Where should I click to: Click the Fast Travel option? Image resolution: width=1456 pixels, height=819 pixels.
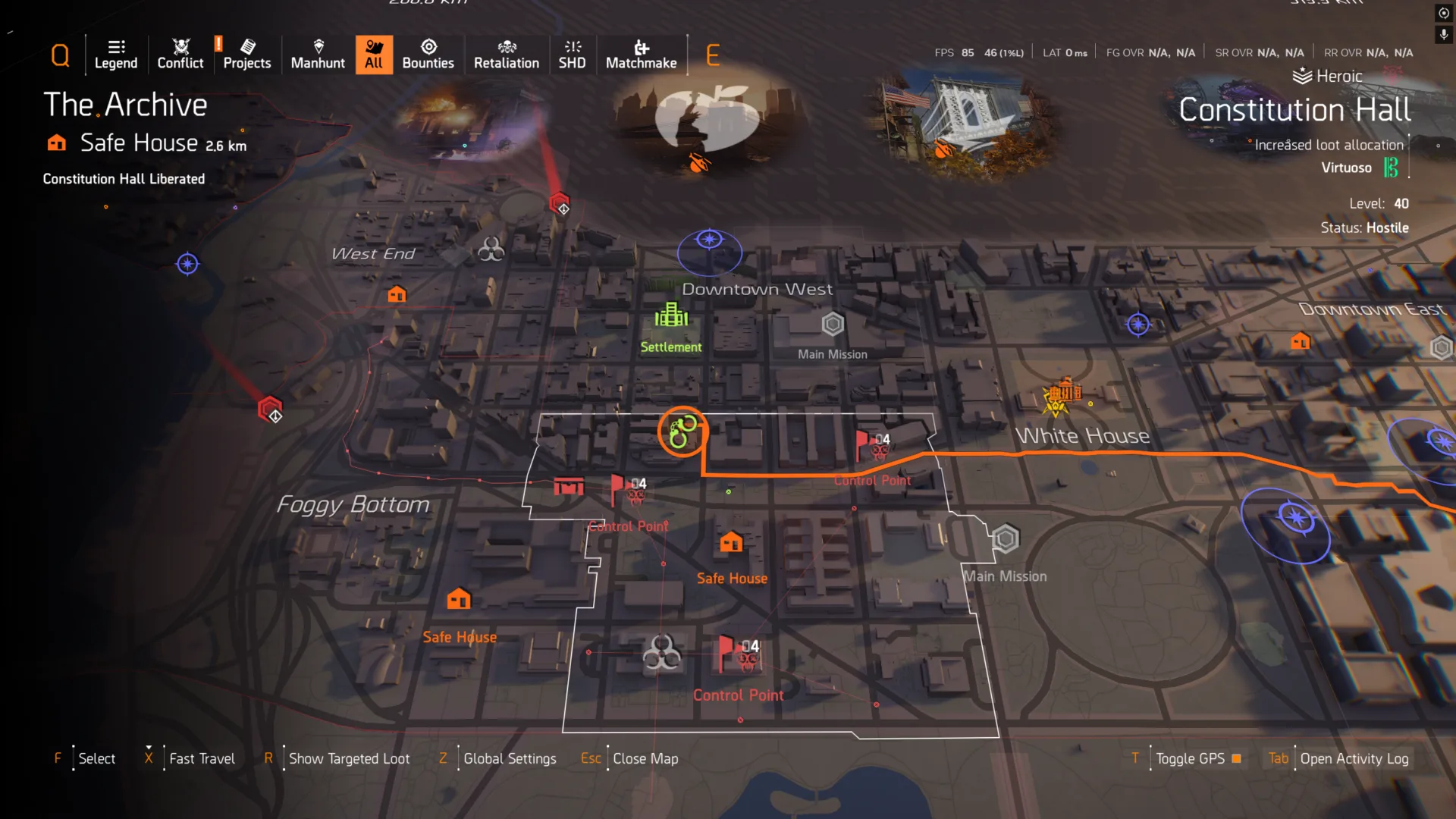coord(202,758)
